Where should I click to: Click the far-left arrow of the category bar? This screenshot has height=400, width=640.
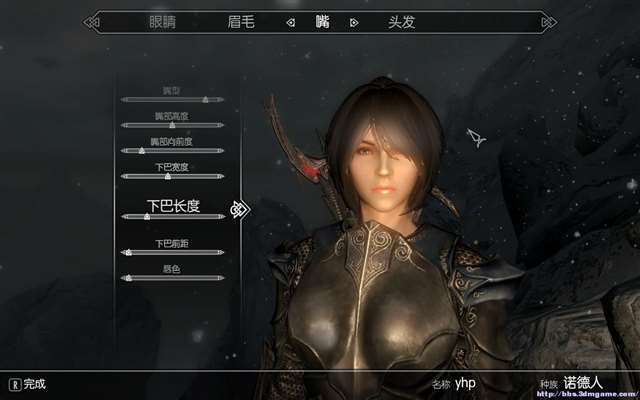tap(92, 21)
